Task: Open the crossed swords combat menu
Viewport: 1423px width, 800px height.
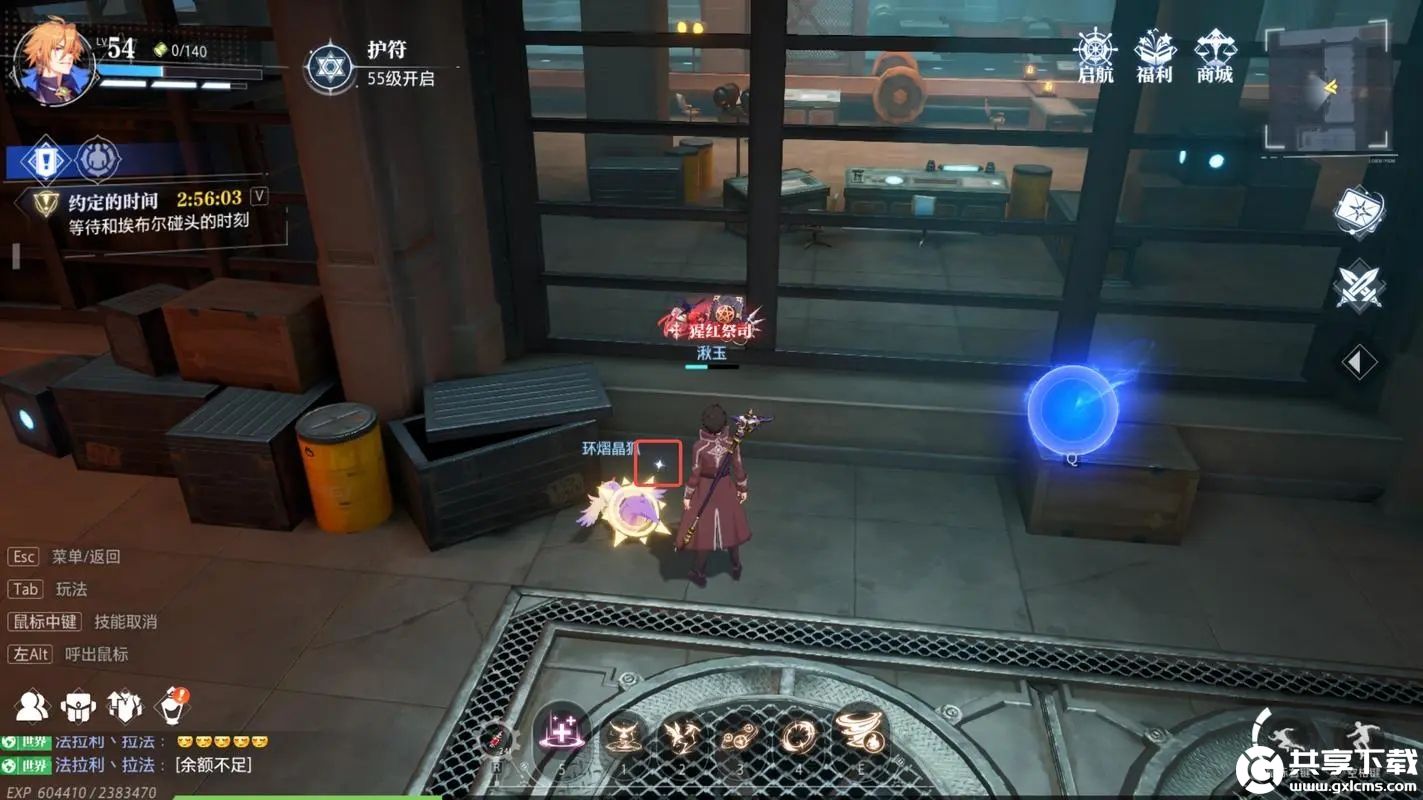Action: [1358, 284]
